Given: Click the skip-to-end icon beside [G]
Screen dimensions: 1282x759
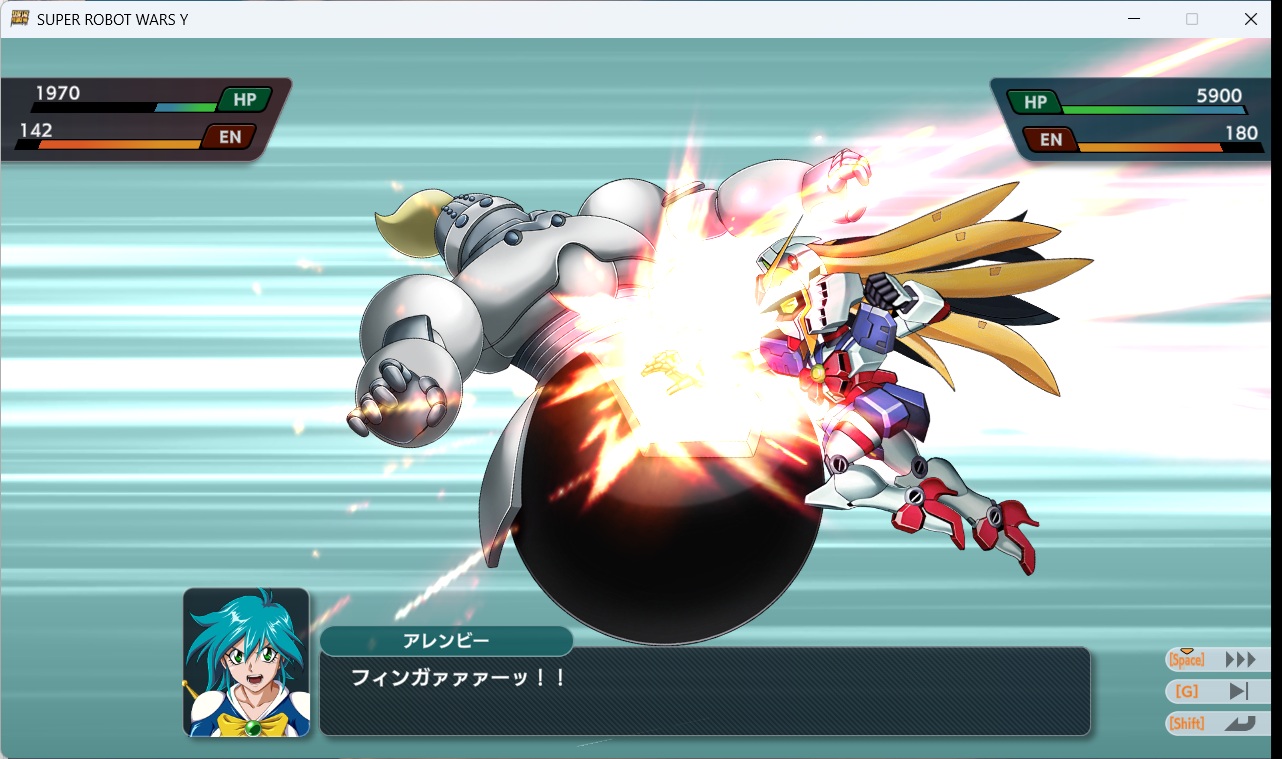Looking at the screenshot, I should pos(1240,690).
